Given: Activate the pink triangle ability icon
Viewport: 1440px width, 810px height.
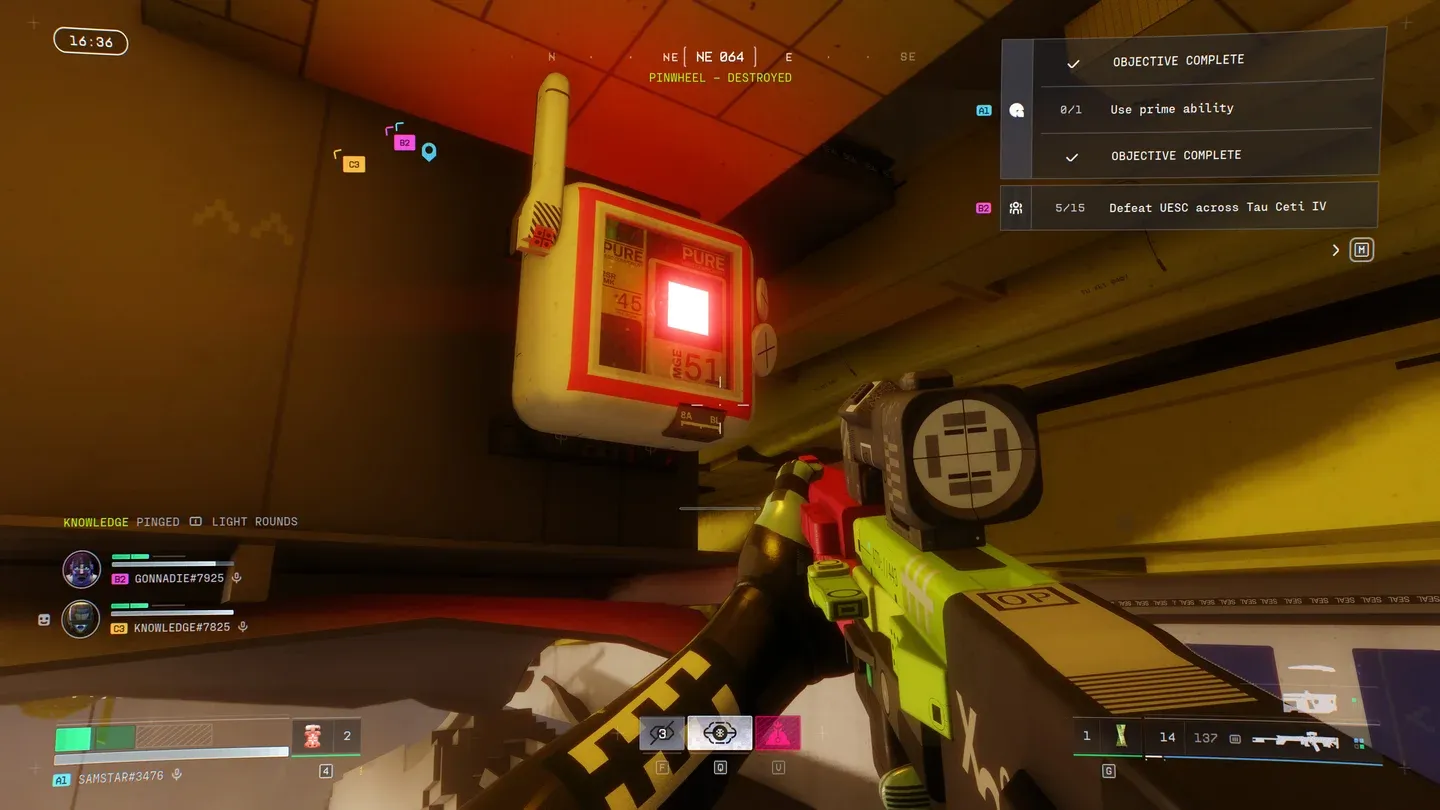Looking at the screenshot, I should (x=777, y=734).
